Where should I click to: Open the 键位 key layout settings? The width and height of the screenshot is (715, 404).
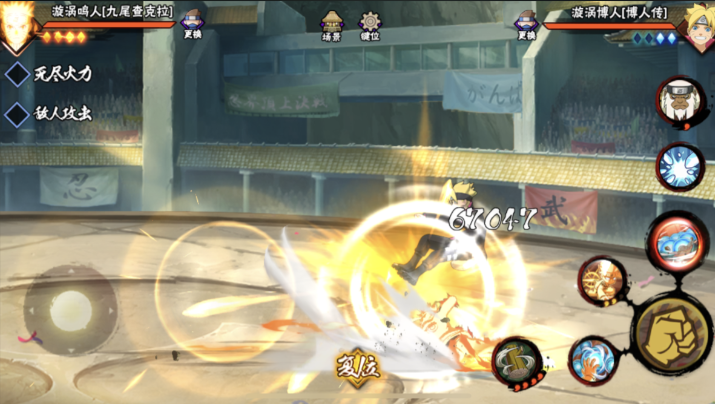pyautogui.click(x=370, y=25)
